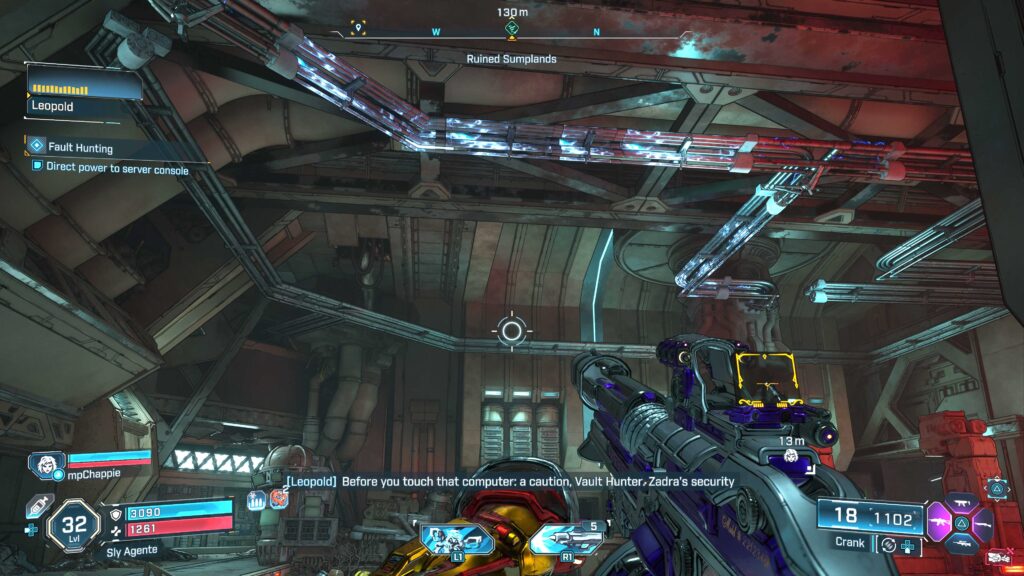Select the green quest marker on the compass
Screen dimensions: 1024x576
[512, 31]
